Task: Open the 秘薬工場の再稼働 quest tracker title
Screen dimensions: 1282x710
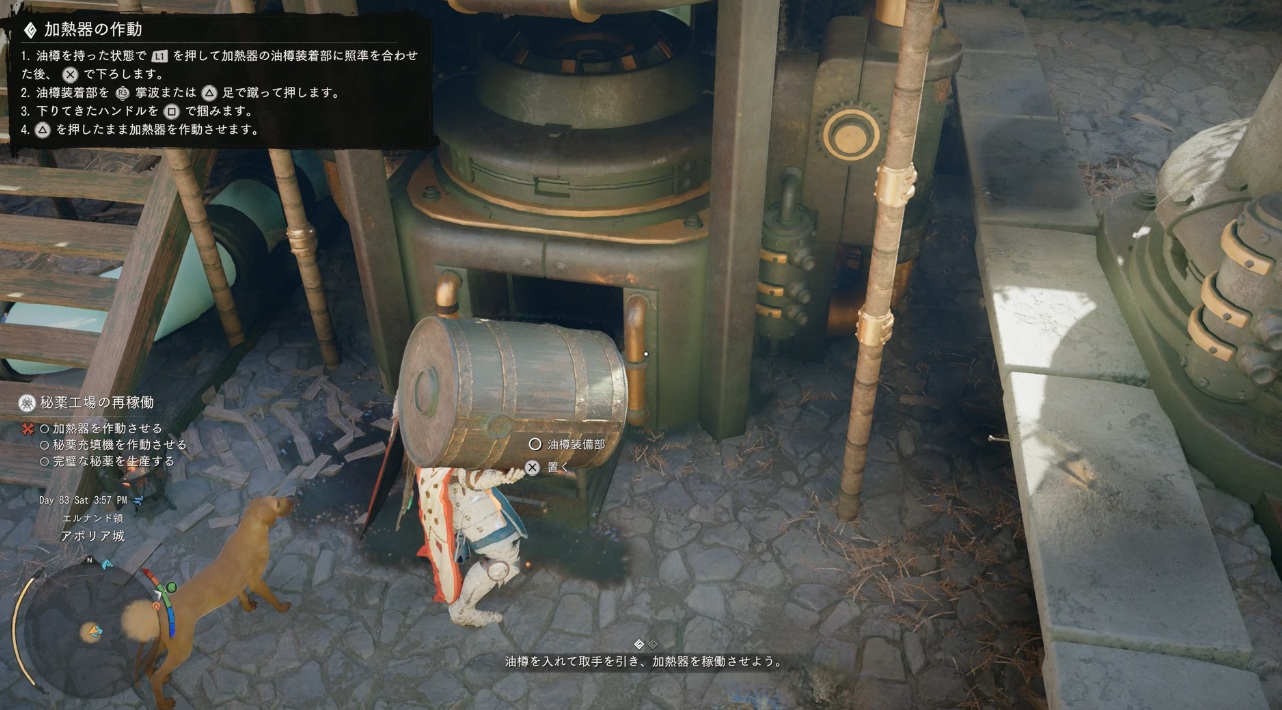Action: pos(98,403)
